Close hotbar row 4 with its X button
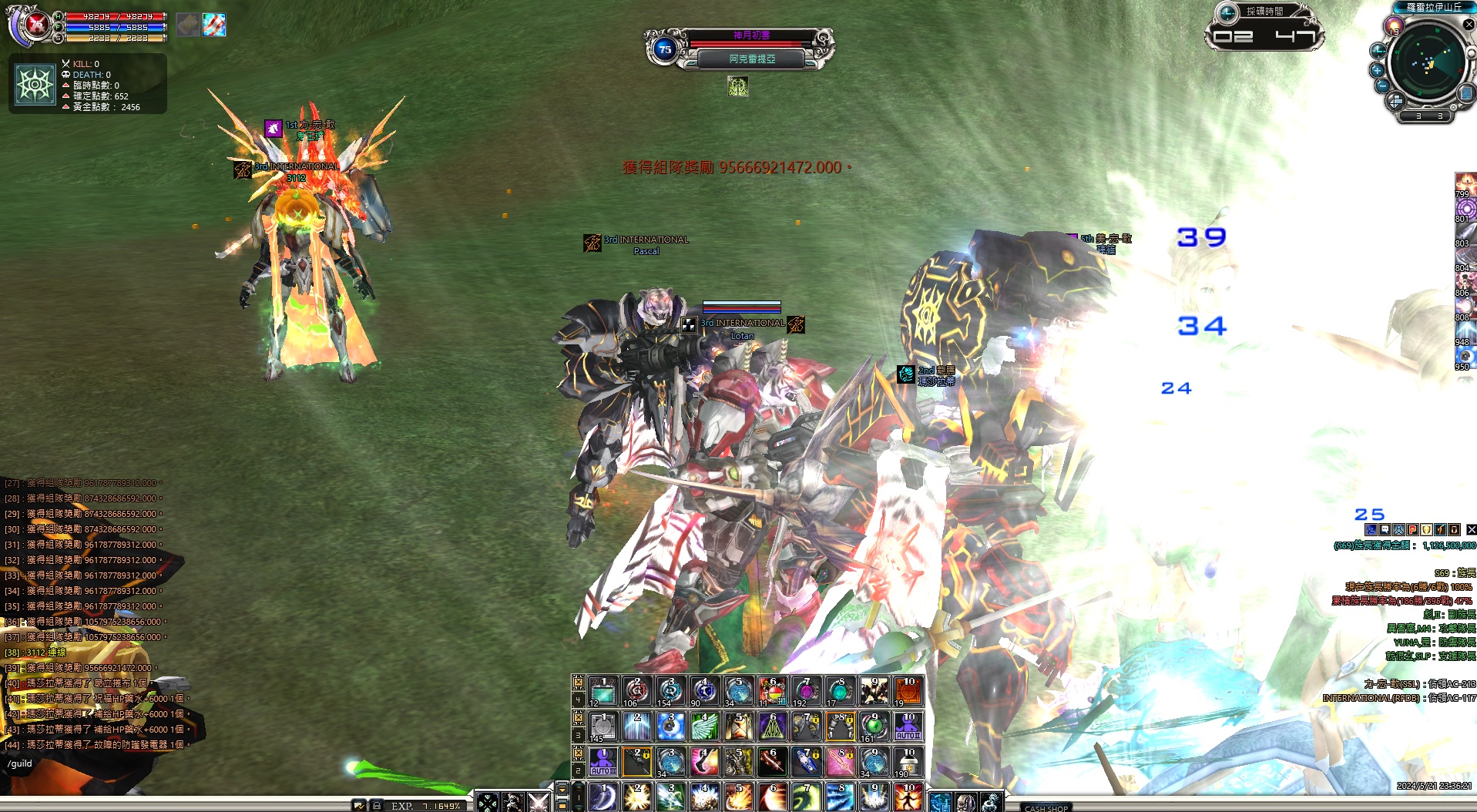The image size is (1477, 812). 578,682
